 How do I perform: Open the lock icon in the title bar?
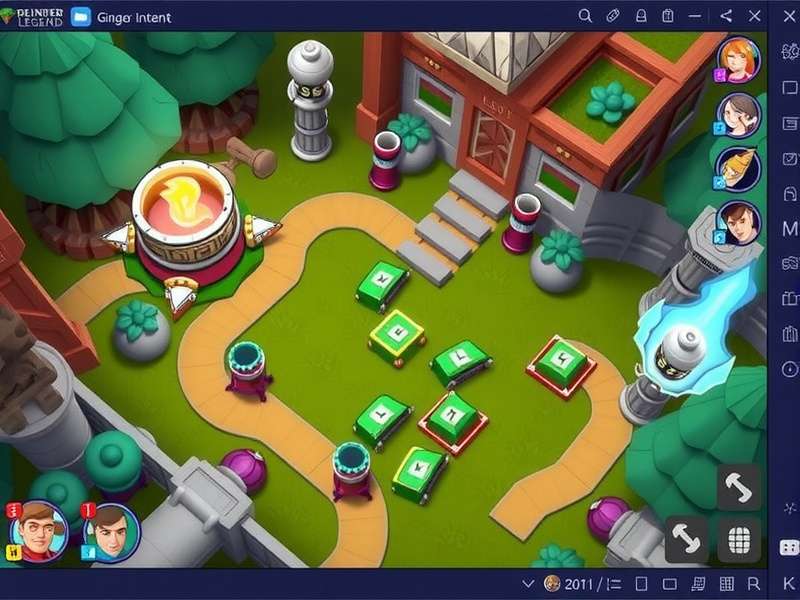click(642, 16)
